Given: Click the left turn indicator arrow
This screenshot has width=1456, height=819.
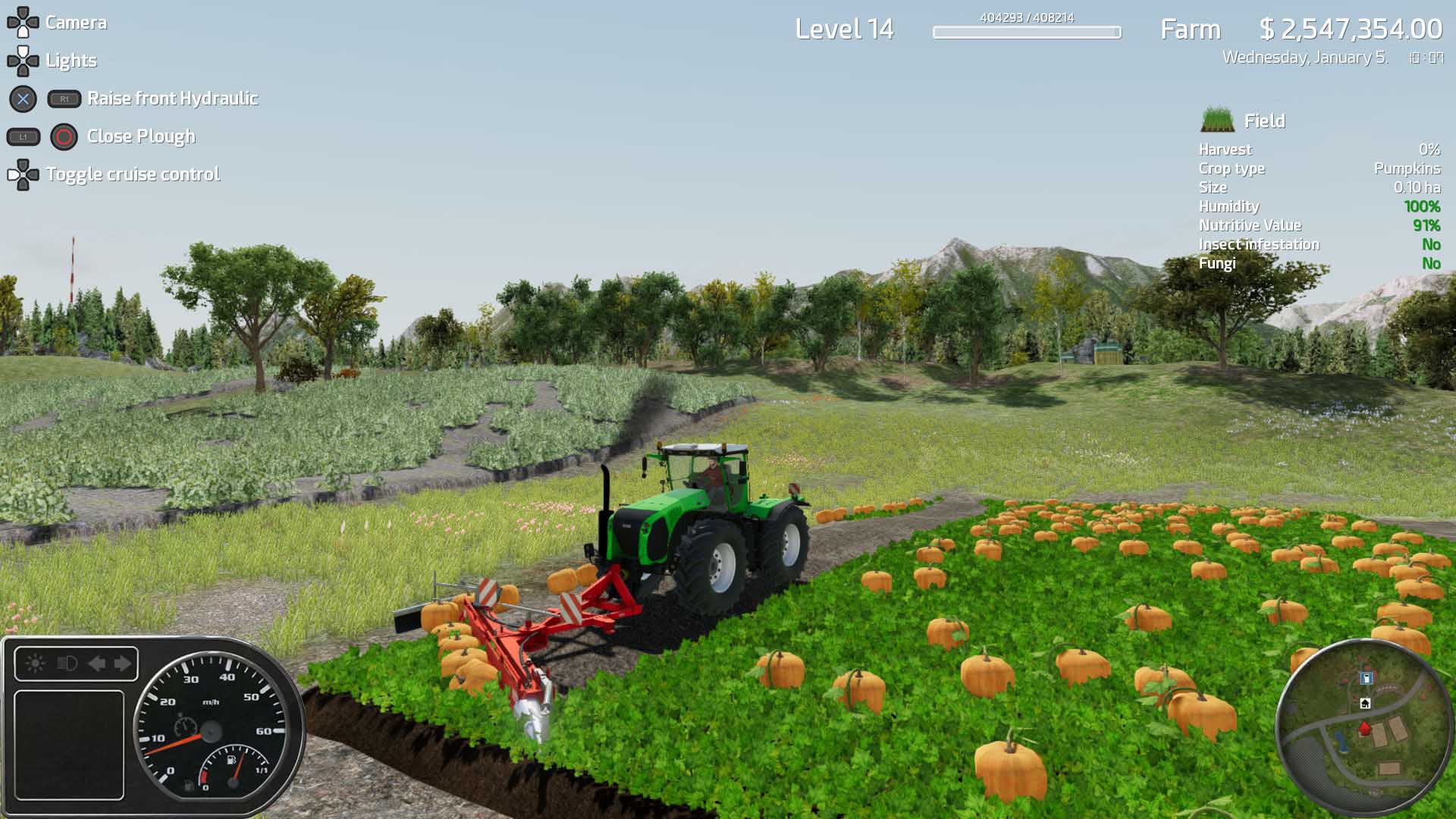Looking at the screenshot, I should click(98, 663).
